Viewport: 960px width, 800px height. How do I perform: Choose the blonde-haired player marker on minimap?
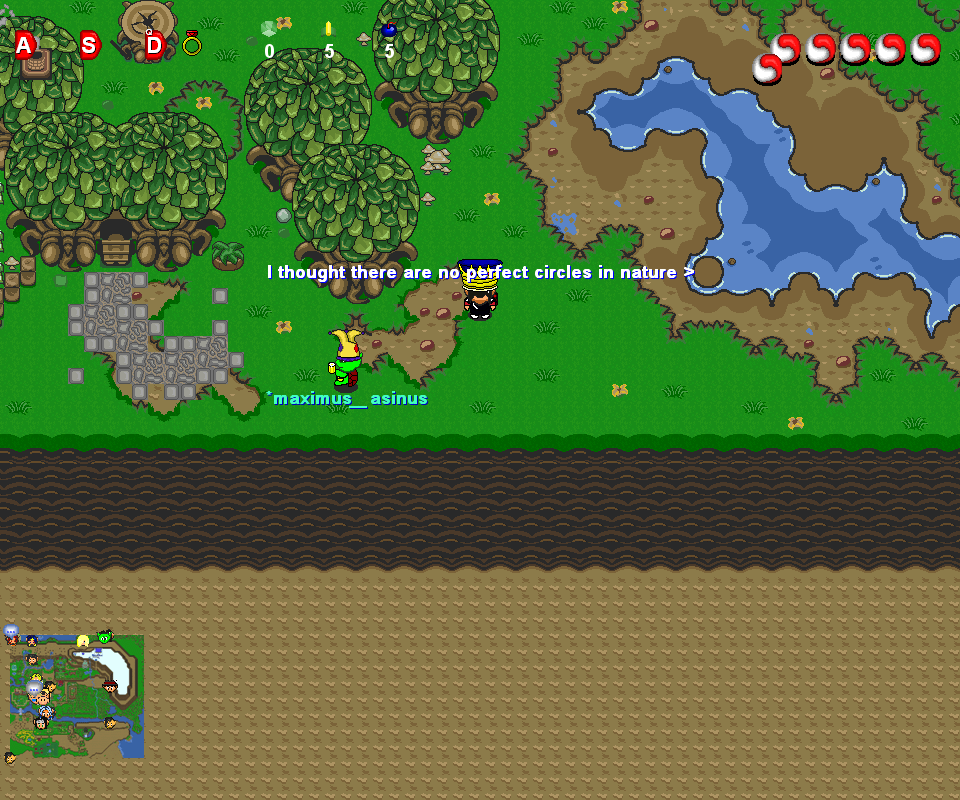coord(83,641)
